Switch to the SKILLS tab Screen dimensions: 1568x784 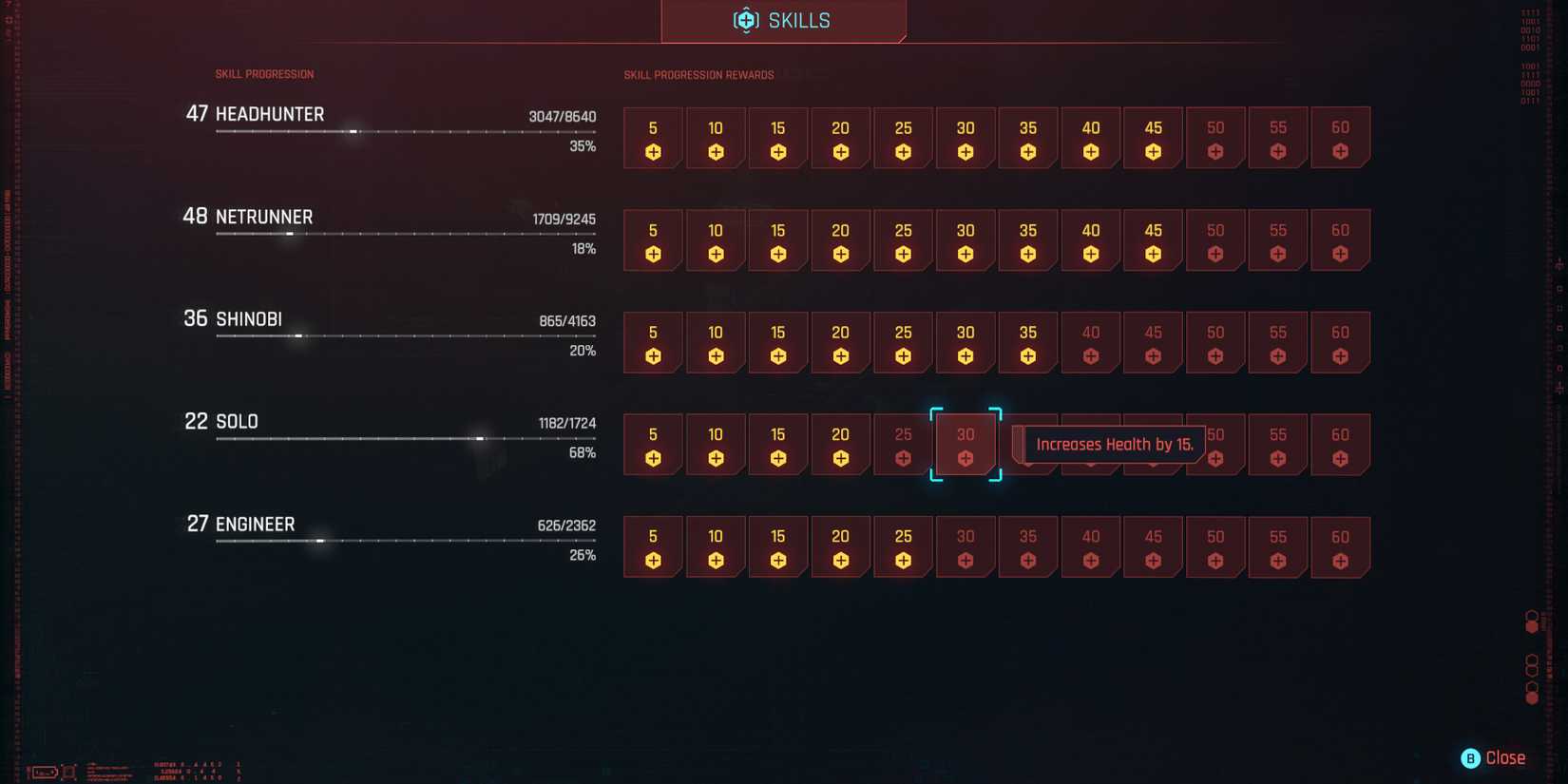pyautogui.click(x=783, y=20)
